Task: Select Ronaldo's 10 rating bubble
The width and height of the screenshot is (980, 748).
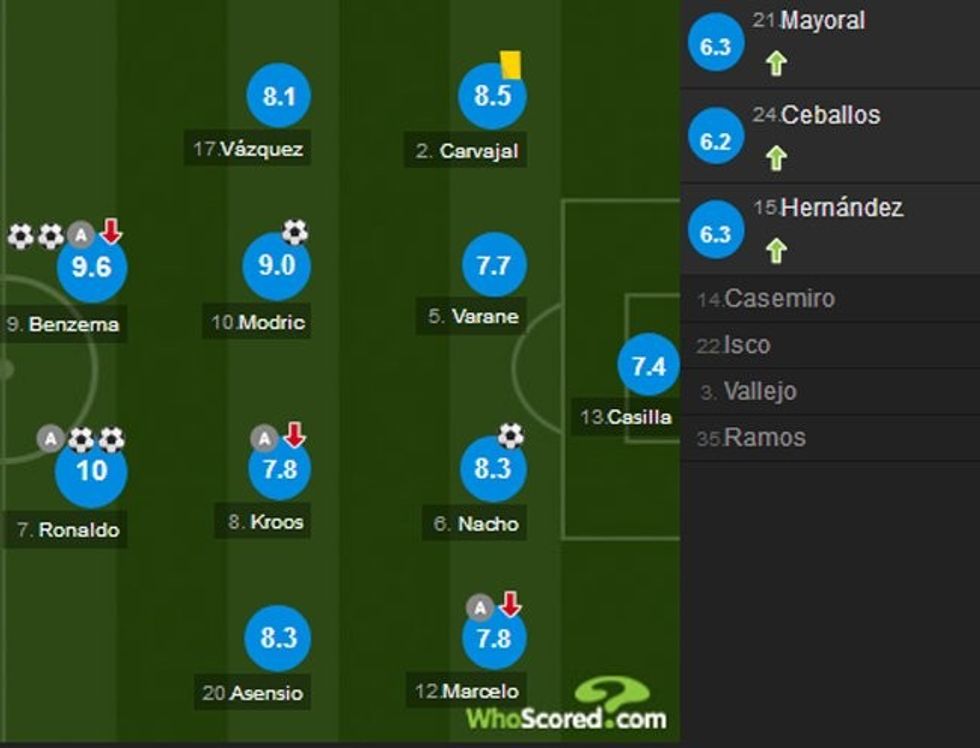Action: pyautogui.click(x=91, y=470)
